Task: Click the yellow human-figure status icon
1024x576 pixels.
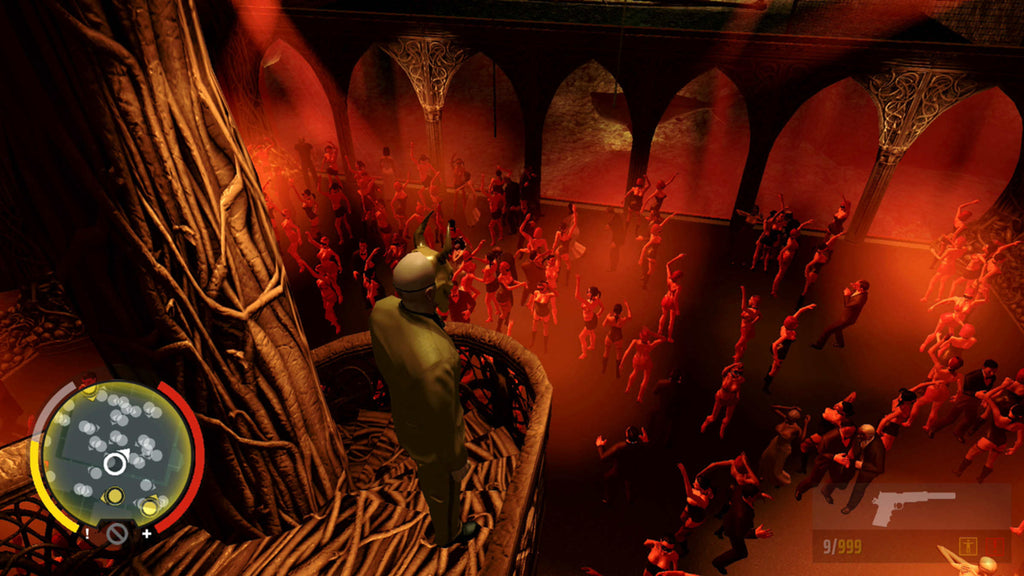Action: pyautogui.click(x=968, y=546)
